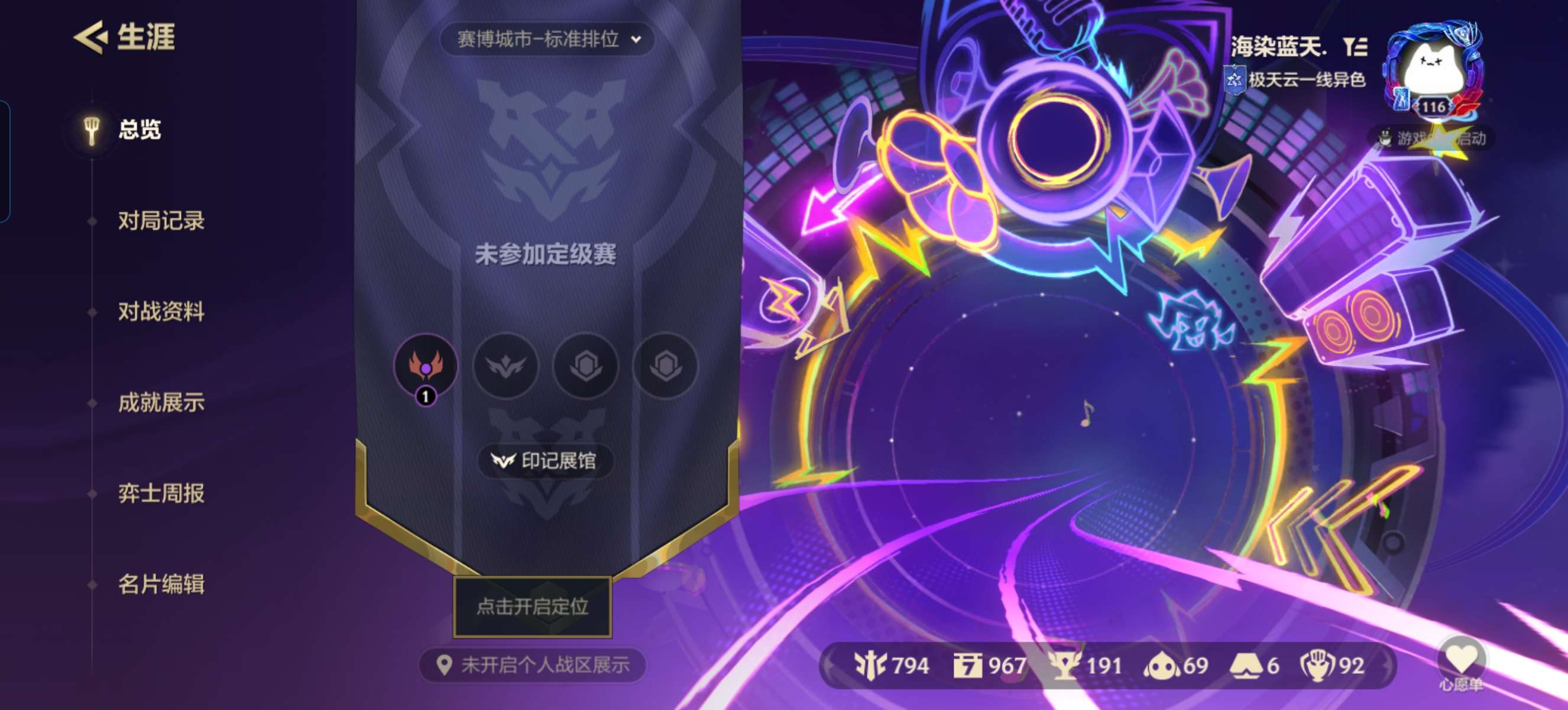Click the 点击开启定位 button
This screenshot has height=710, width=1568.
(x=533, y=608)
